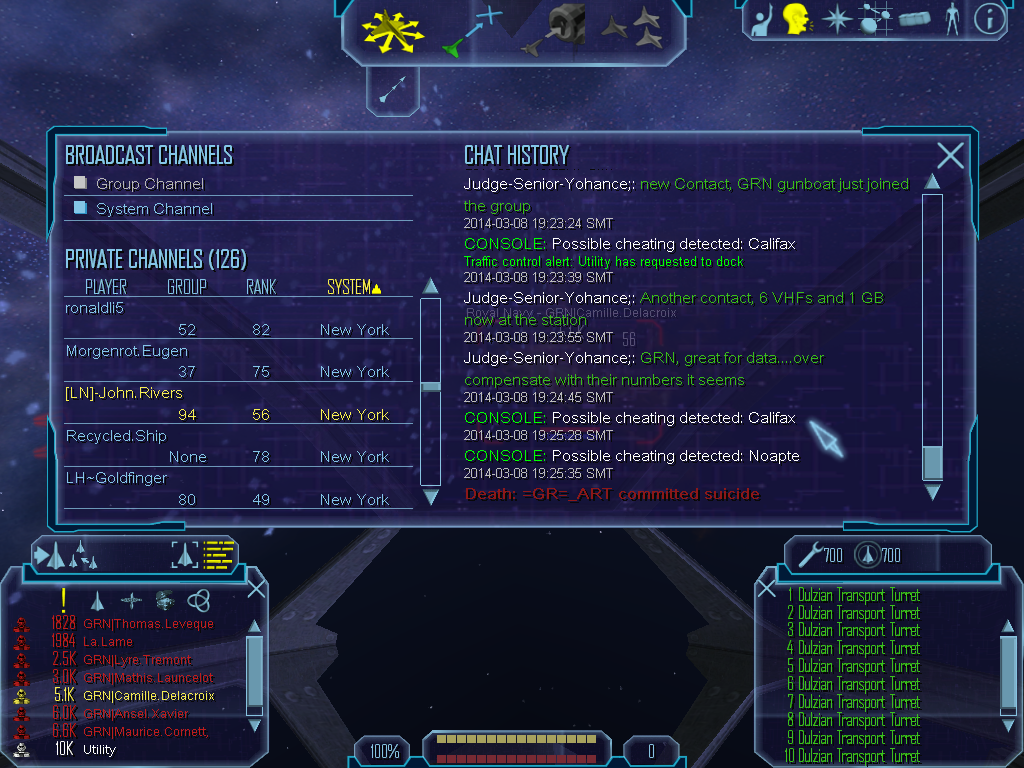Click the chat history scroll-up arrow

[932, 181]
